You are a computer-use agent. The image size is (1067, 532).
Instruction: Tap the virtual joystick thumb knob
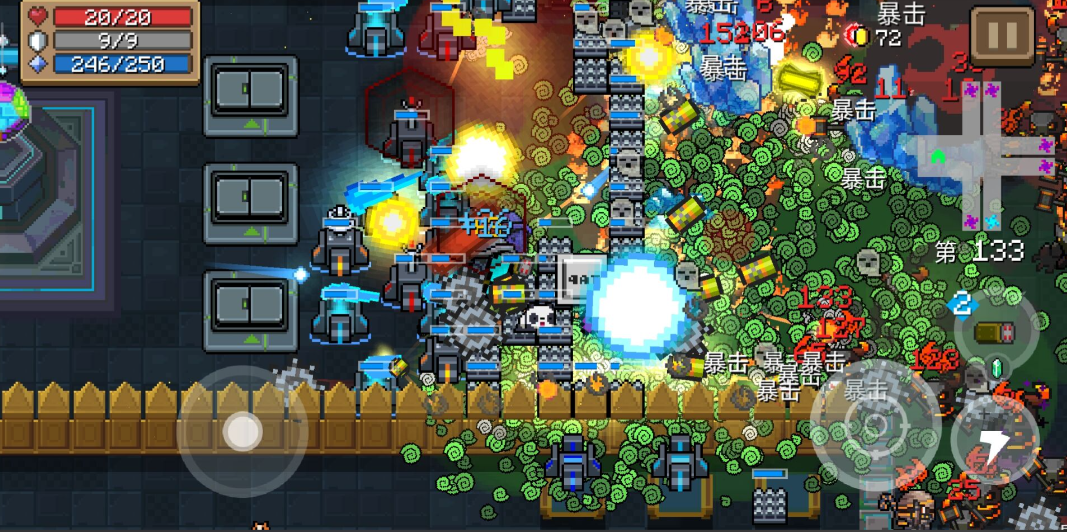click(x=242, y=431)
